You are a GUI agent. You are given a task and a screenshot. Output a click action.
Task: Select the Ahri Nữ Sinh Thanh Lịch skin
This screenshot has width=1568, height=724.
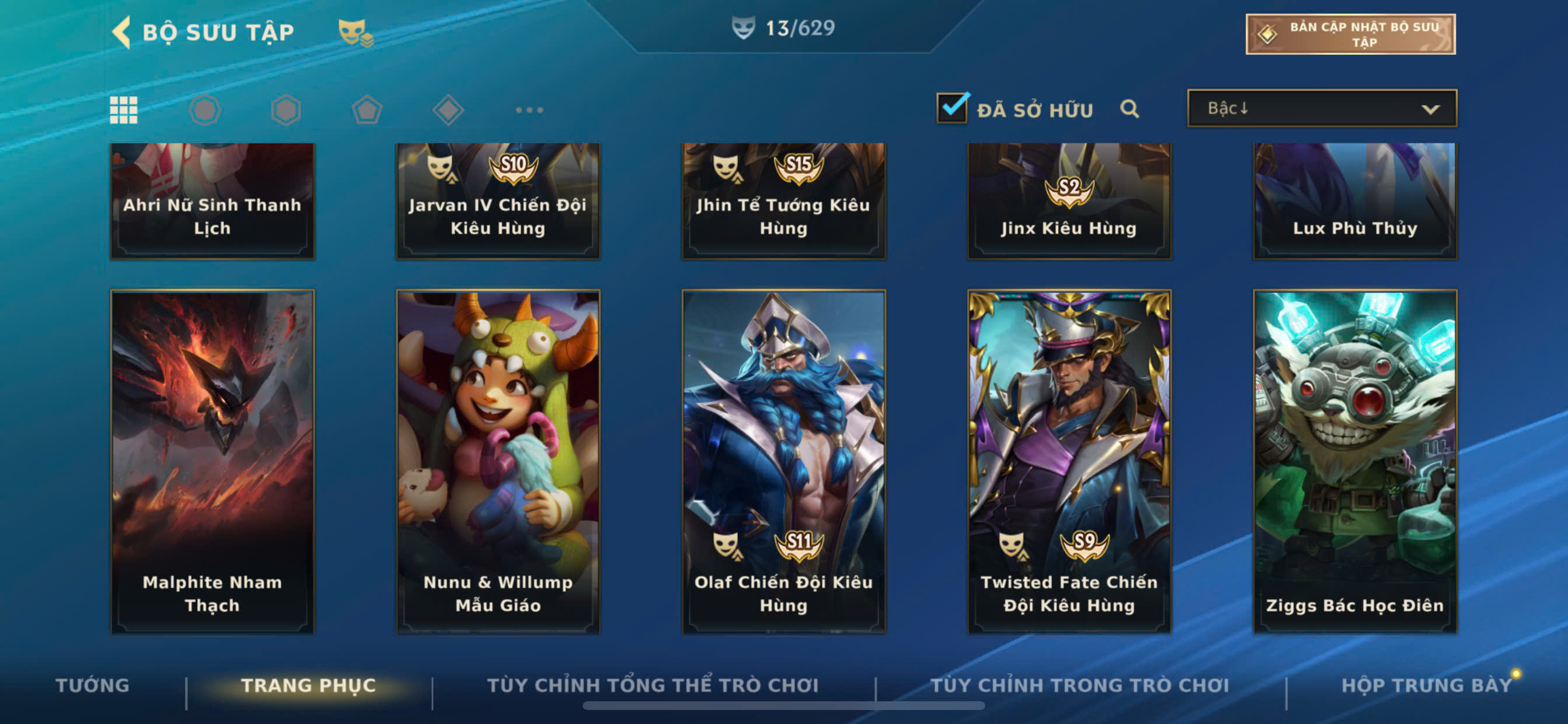click(x=212, y=201)
